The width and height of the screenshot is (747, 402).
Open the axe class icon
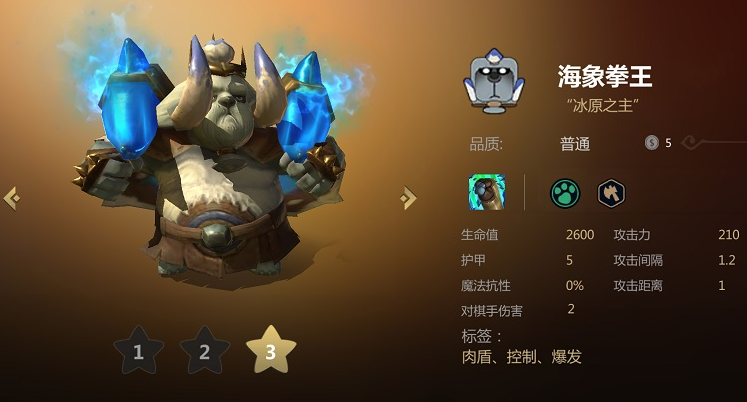(x=612, y=192)
